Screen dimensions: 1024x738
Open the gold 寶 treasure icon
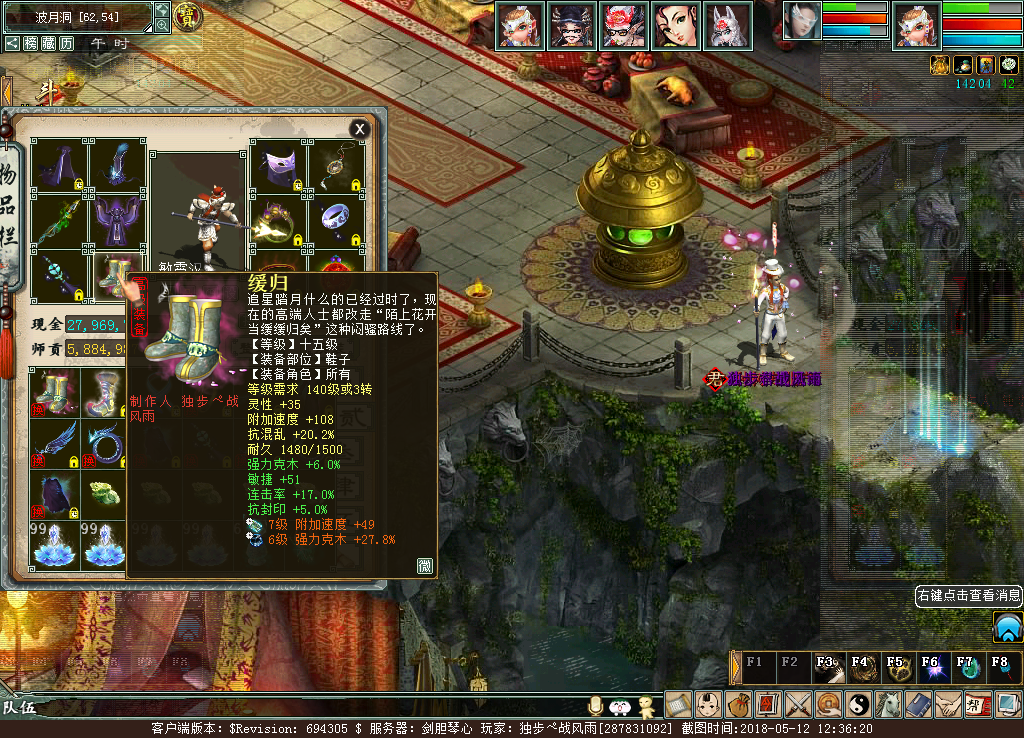click(x=187, y=16)
